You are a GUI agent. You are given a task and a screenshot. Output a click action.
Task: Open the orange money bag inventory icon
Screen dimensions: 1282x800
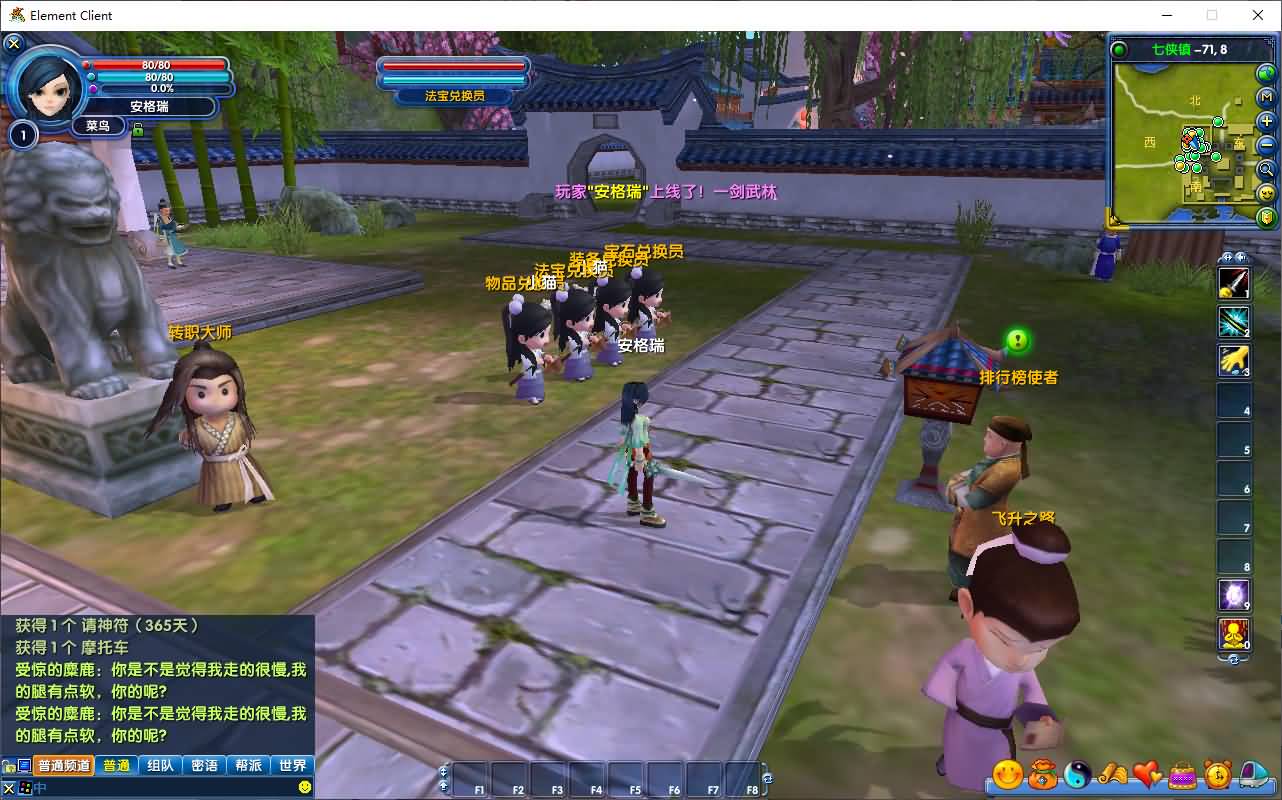pyautogui.click(x=1043, y=774)
